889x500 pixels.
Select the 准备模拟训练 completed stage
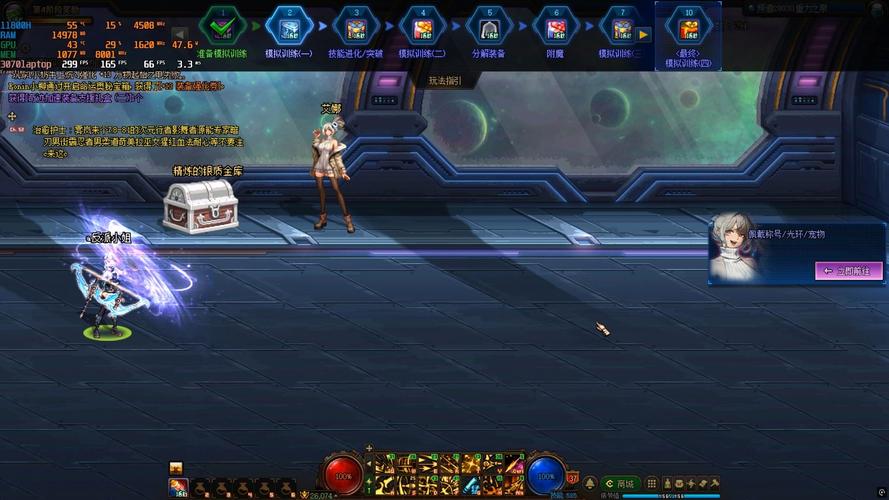point(221,26)
